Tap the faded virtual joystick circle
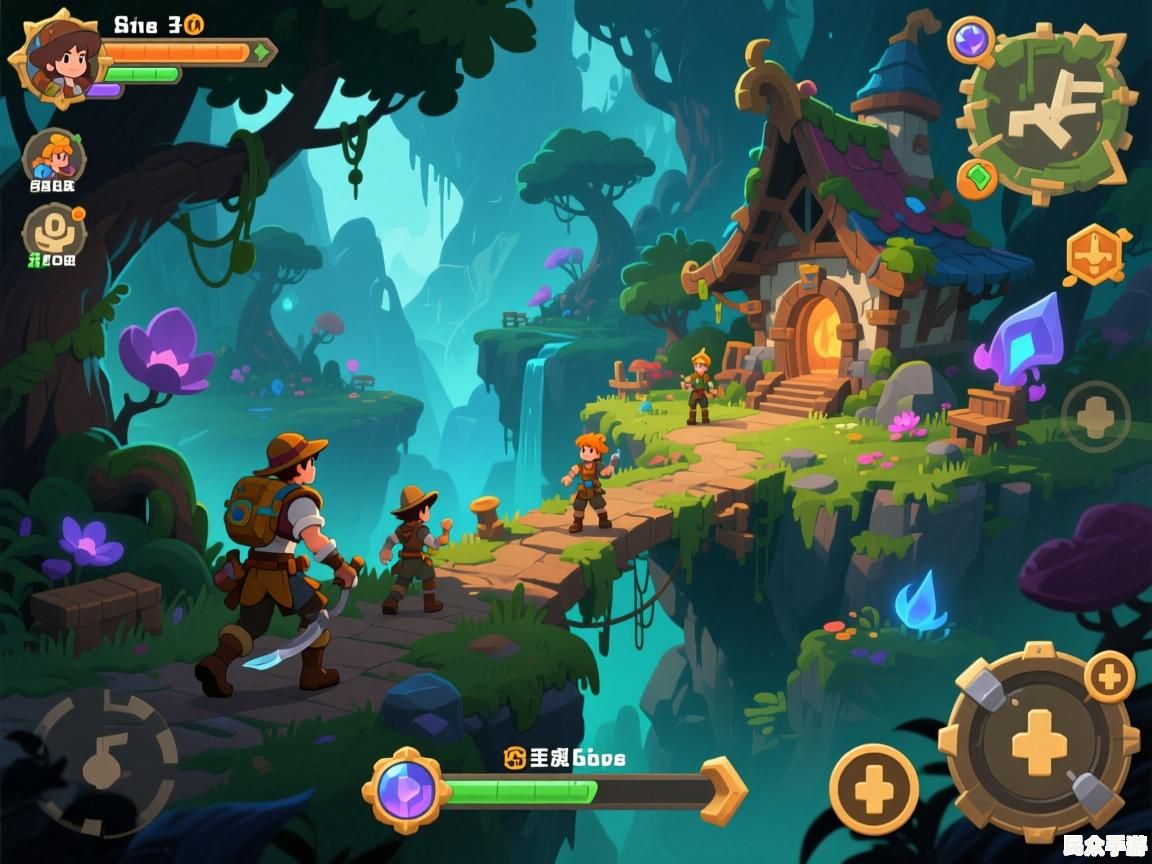Image resolution: width=1152 pixels, height=864 pixels. [104, 762]
